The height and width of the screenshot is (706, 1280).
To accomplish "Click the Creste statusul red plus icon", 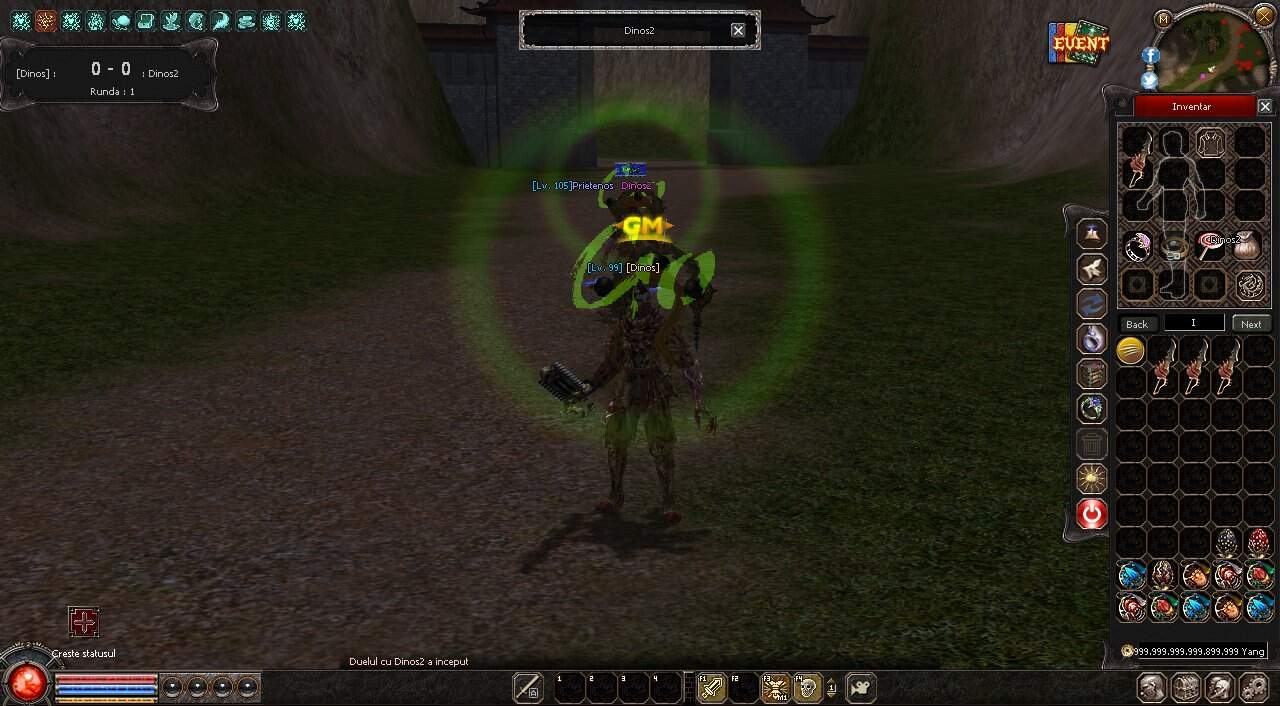I will coord(84,623).
